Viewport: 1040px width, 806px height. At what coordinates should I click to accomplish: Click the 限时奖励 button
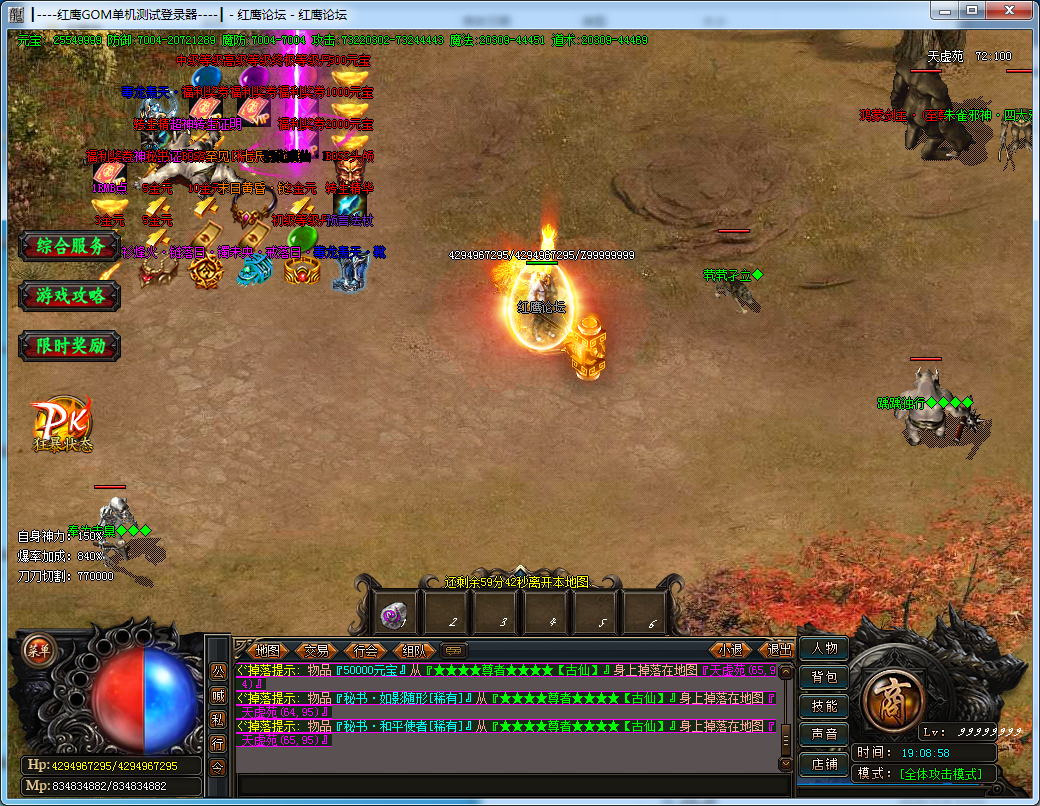69,346
